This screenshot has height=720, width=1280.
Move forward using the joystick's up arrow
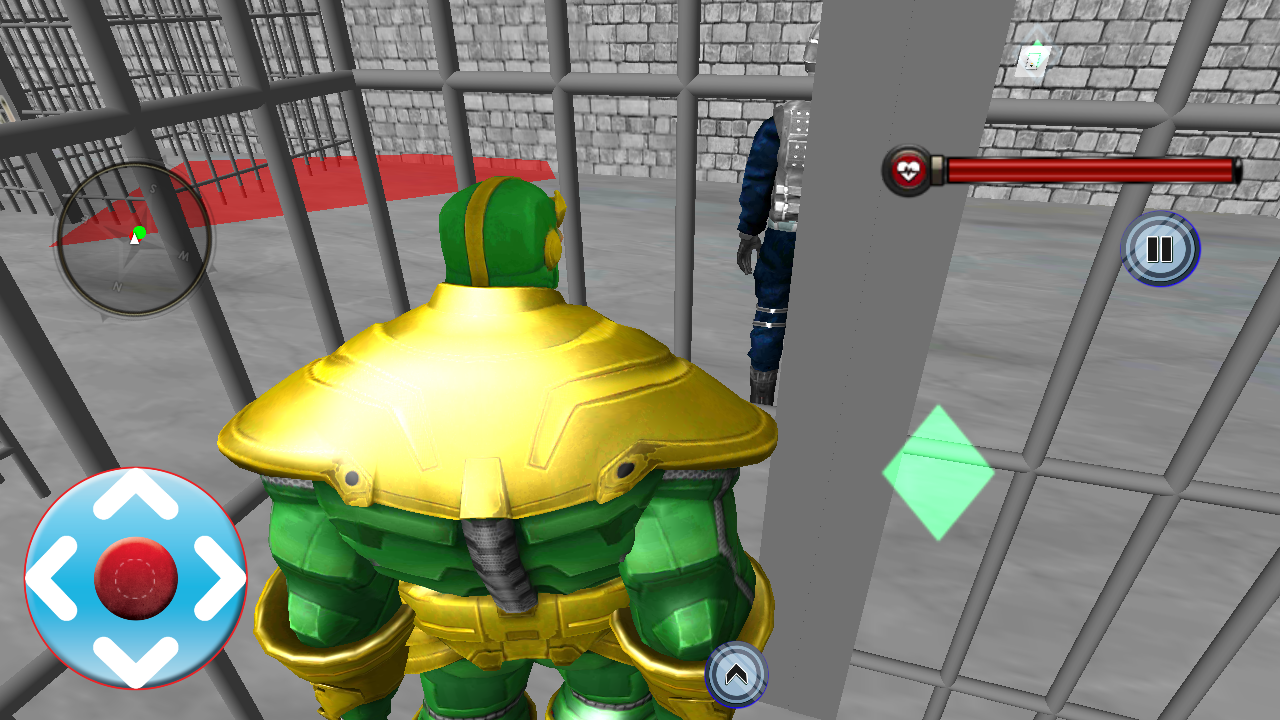pyautogui.click(x=136, y=497)
